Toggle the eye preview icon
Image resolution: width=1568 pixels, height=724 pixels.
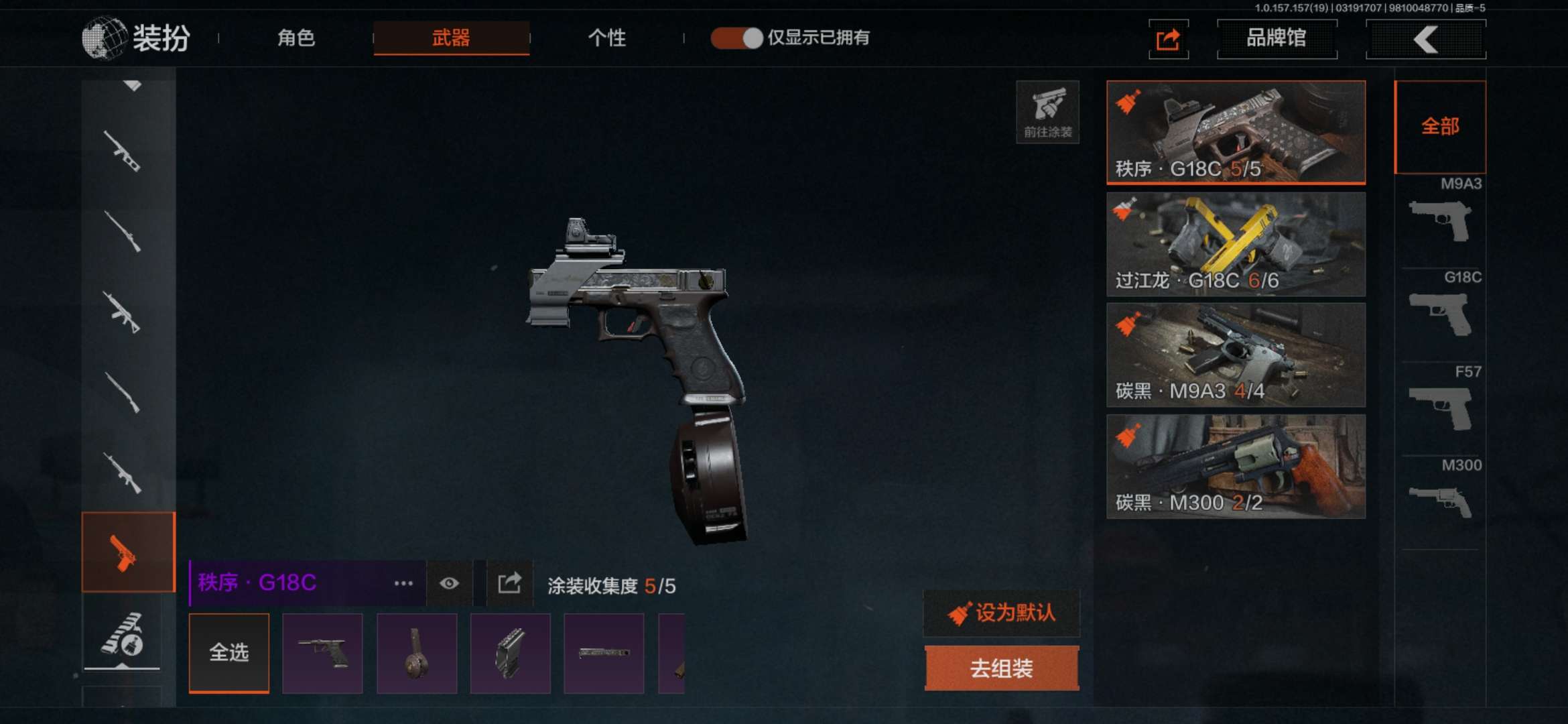pos(449,583)
